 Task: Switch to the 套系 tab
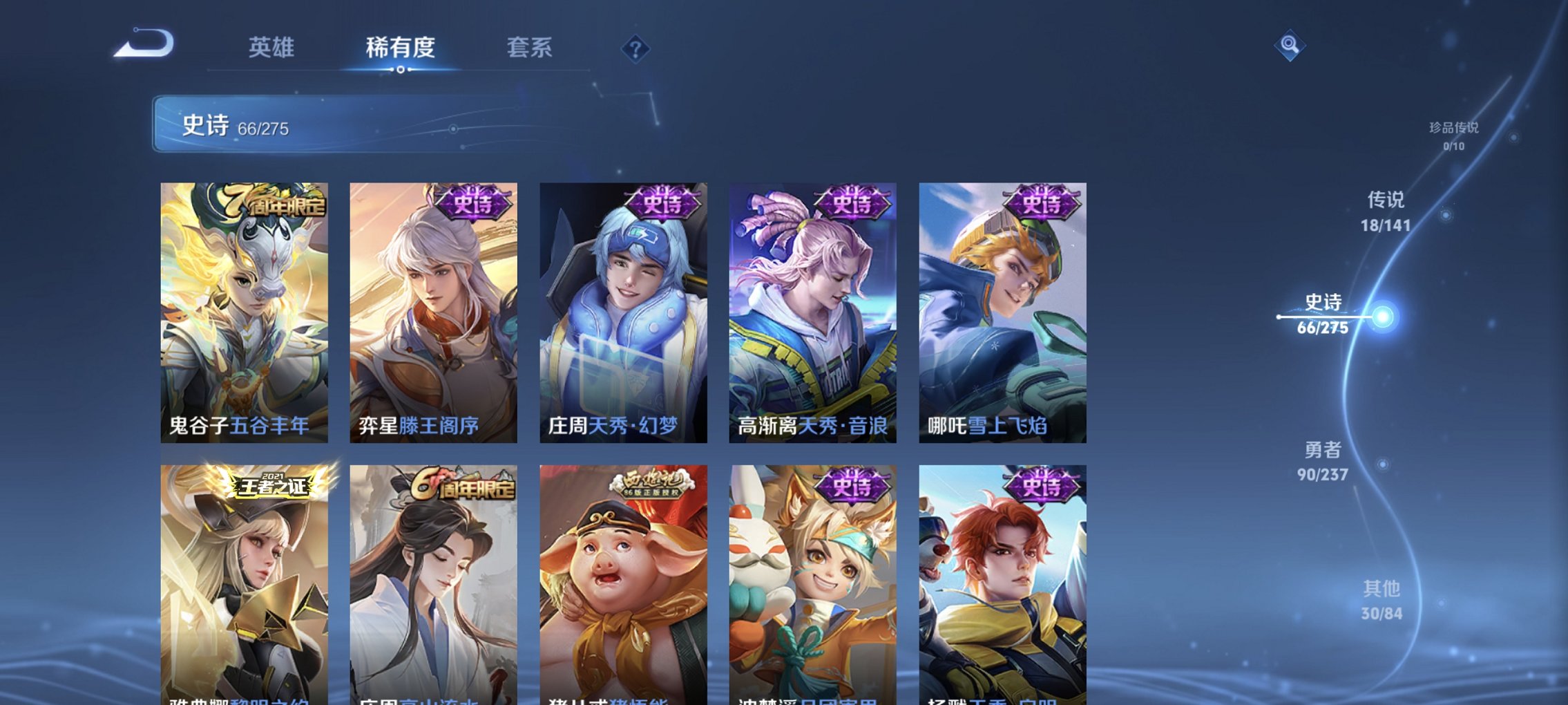(x=528, y=48)
